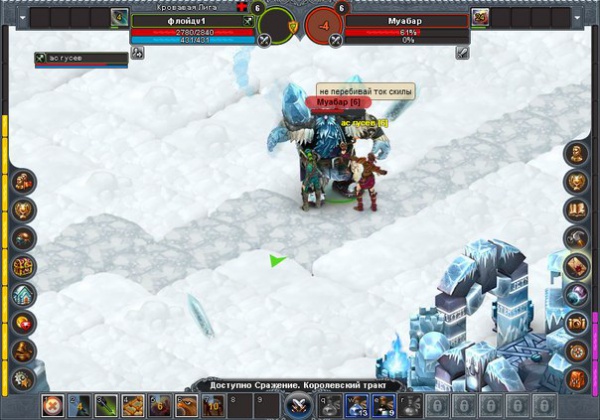Open the house building icon on left sidebar
The width and height of the screenshot is (600, 420).
(23, 294)
